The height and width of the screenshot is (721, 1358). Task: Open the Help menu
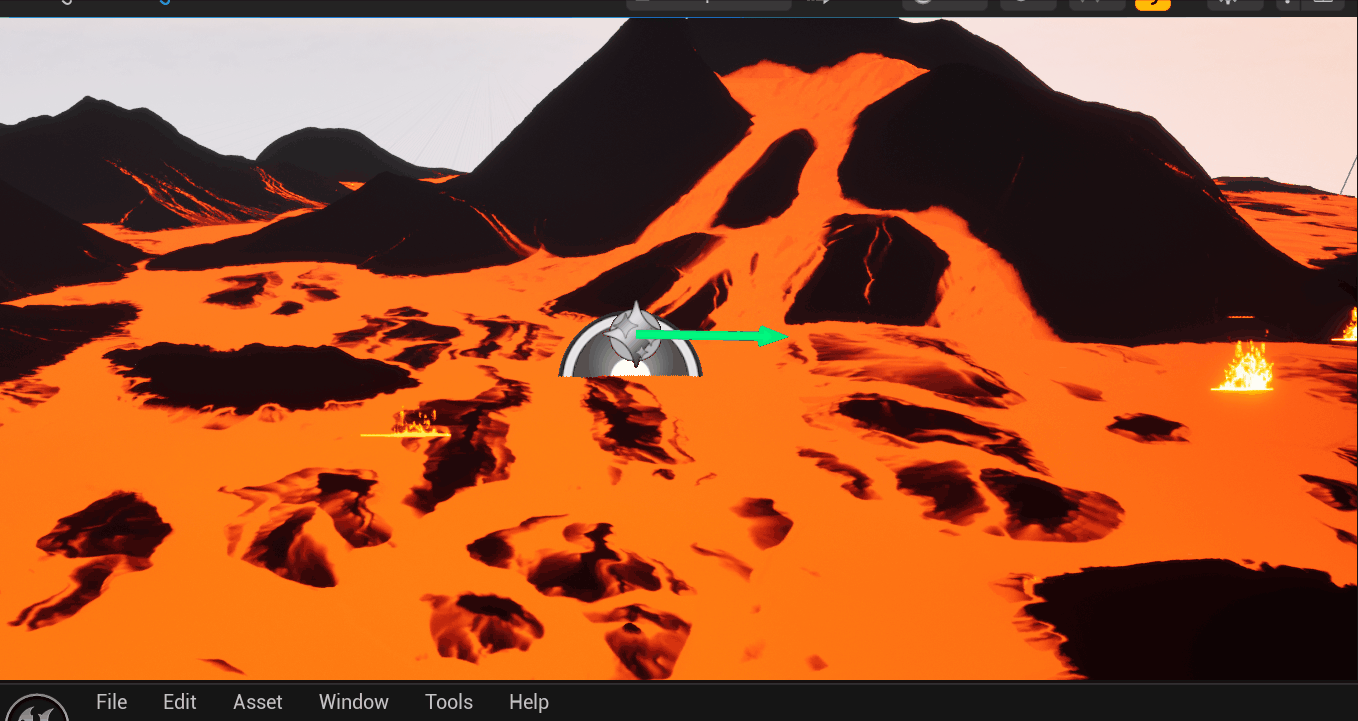528,702
